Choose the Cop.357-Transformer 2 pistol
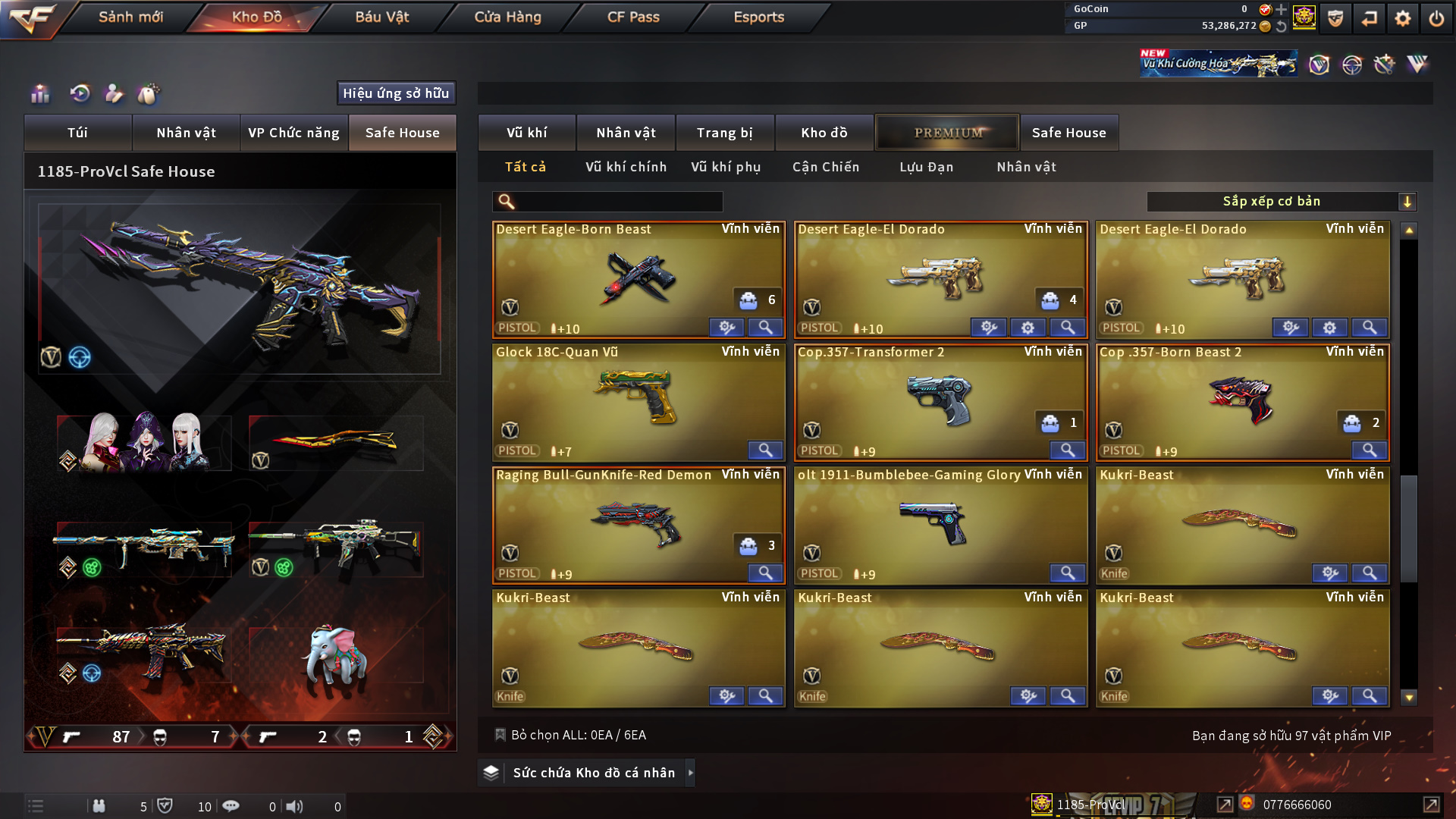 coord(940,402)
